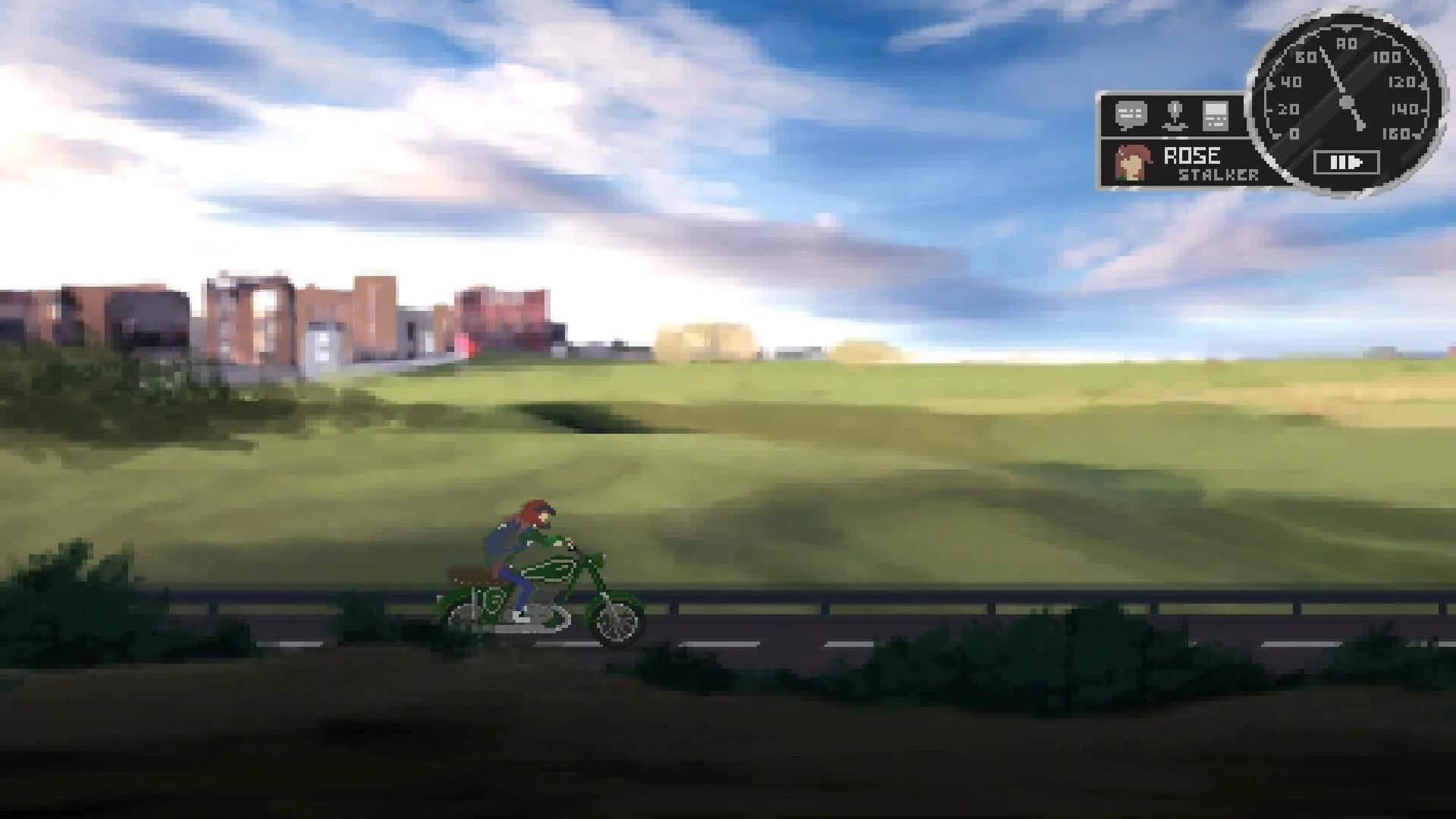Open the speech bubble dialogue icon
1456x819 pixels.
coord(1130,115)
